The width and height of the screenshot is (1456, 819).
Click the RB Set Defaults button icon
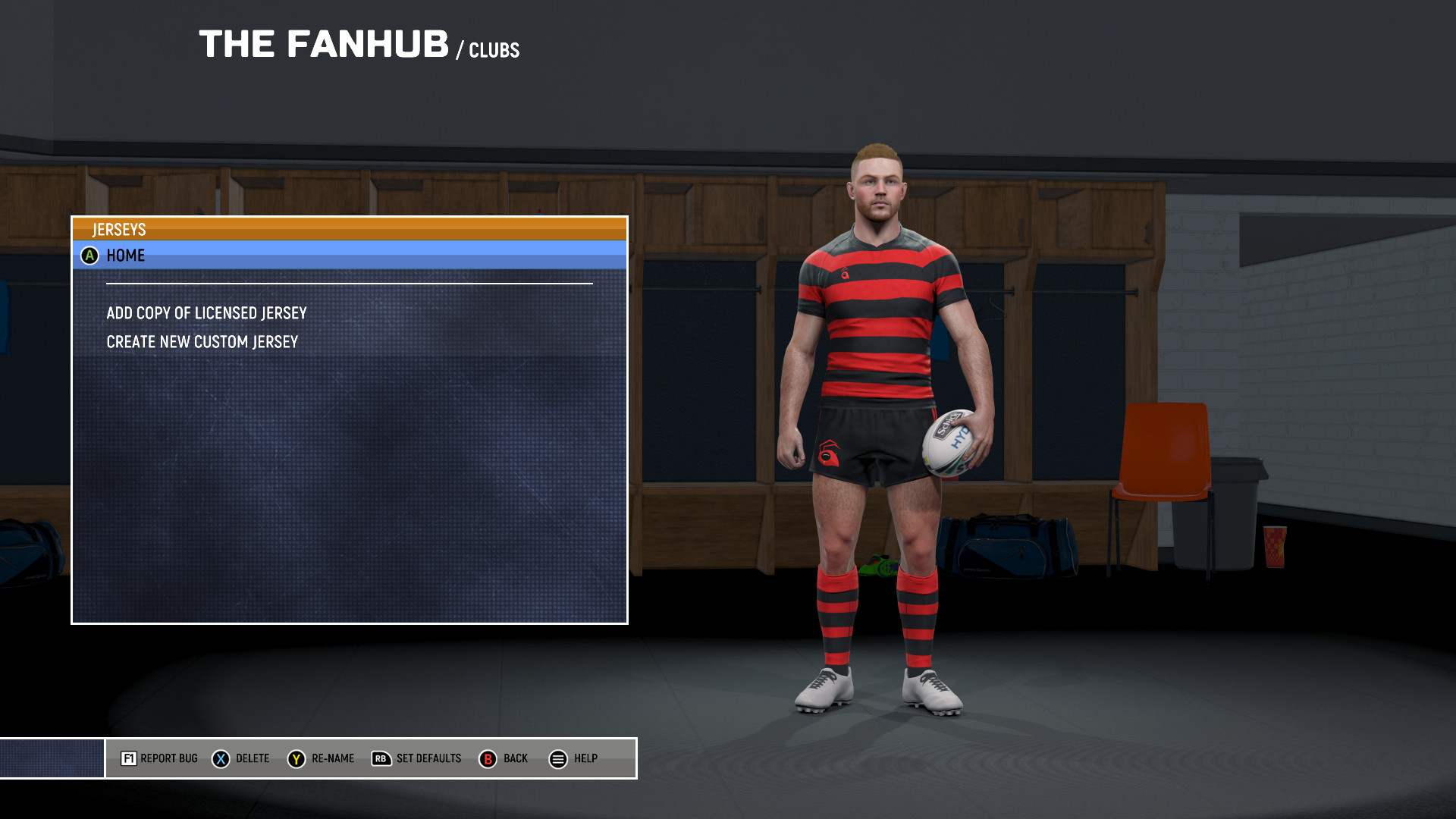pyautogui.click(x=381, y=758)
